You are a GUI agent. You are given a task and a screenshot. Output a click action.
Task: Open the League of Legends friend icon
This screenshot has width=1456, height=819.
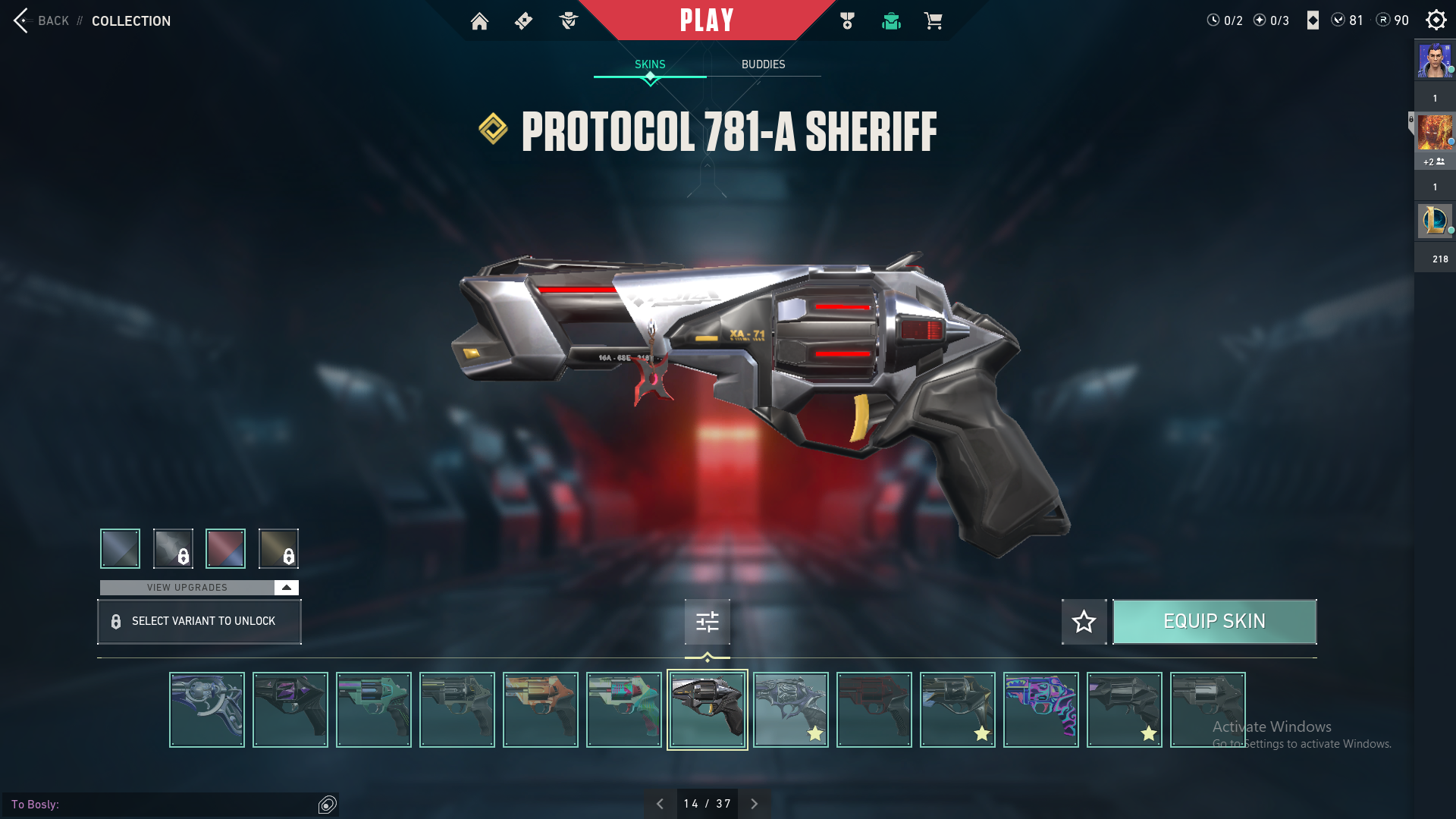(1435, 221)
